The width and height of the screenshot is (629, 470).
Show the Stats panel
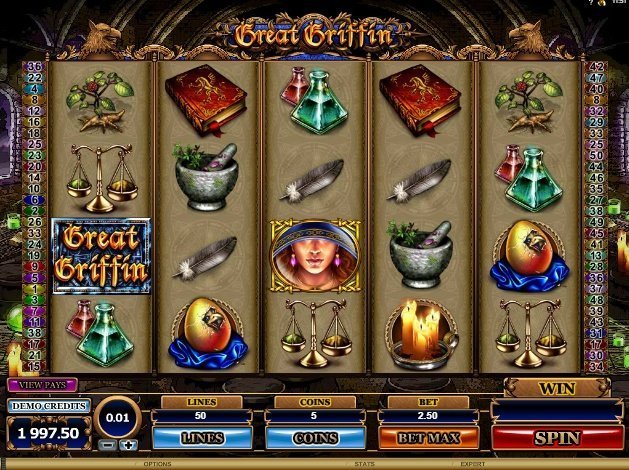pyautogui.click(x=363, y=465)
